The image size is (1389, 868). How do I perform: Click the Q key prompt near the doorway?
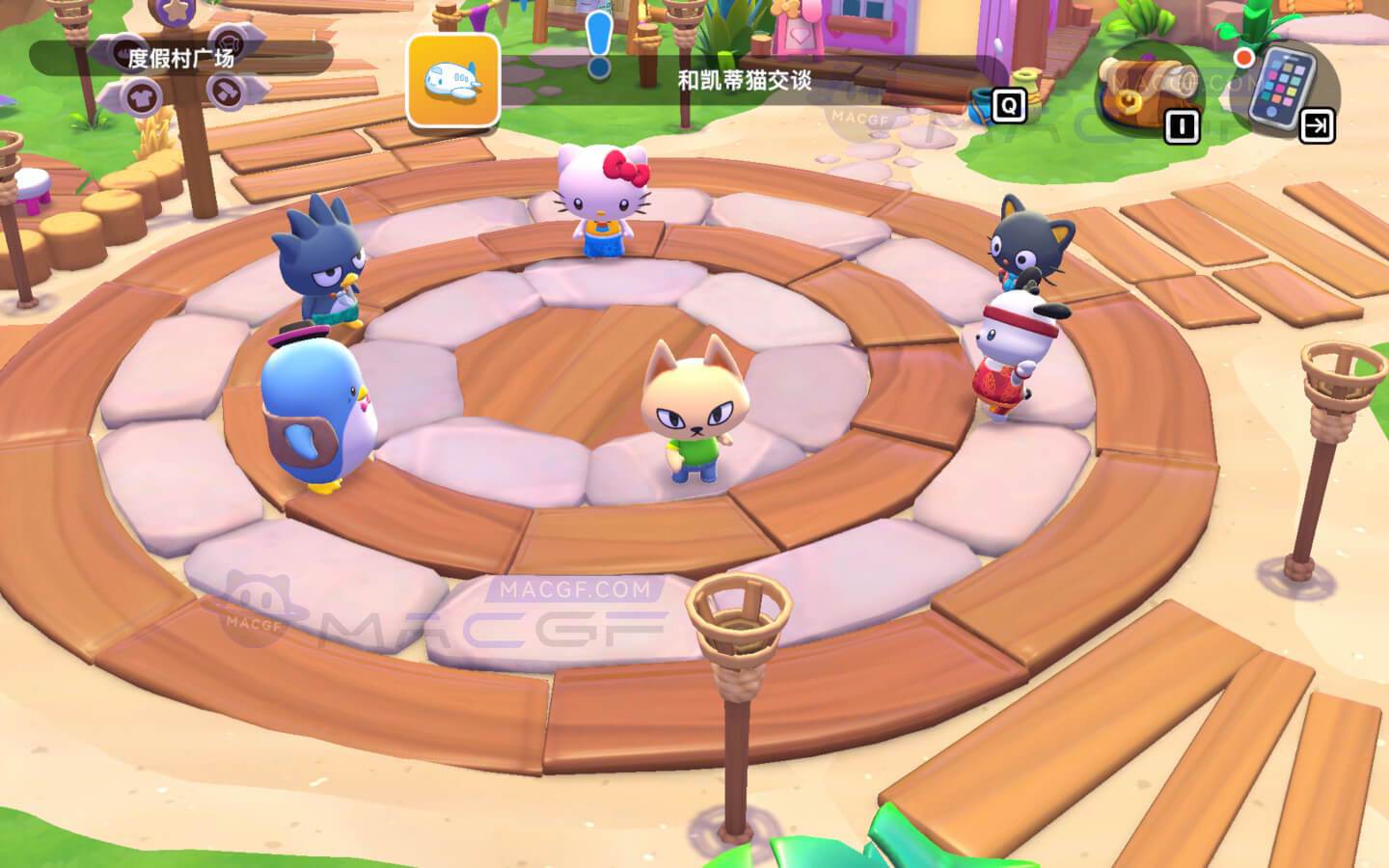click(x=1009, y=106)
